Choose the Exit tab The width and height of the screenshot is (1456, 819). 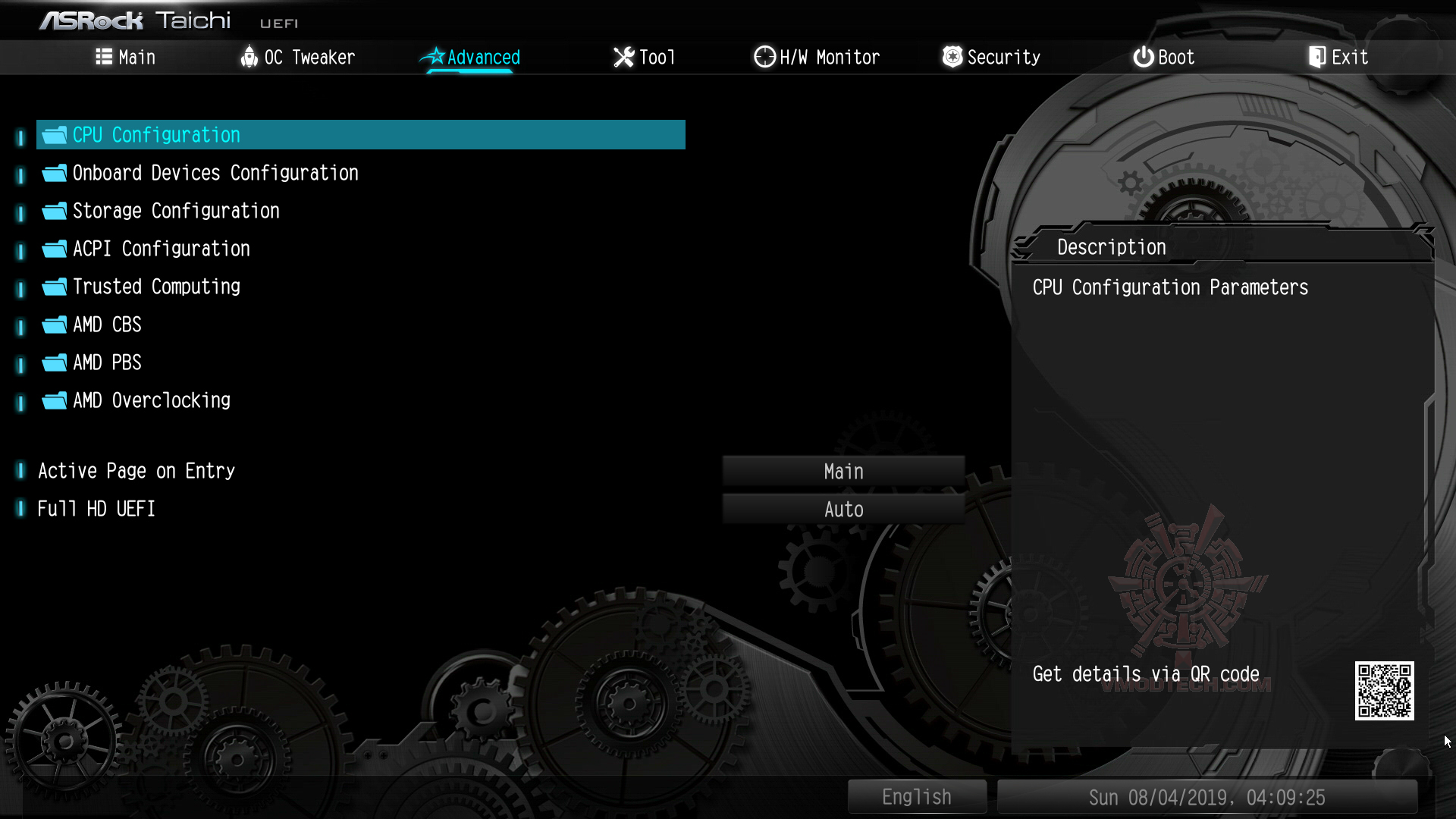click(x=1338, y=57)
